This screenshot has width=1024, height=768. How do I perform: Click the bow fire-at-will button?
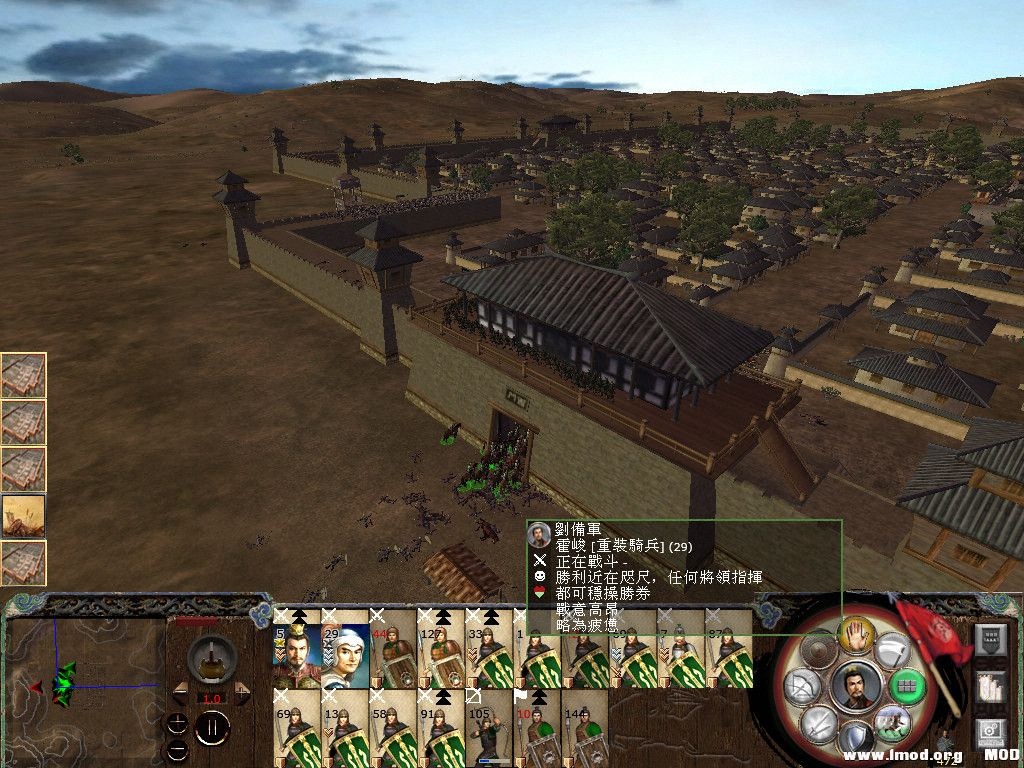802,686
